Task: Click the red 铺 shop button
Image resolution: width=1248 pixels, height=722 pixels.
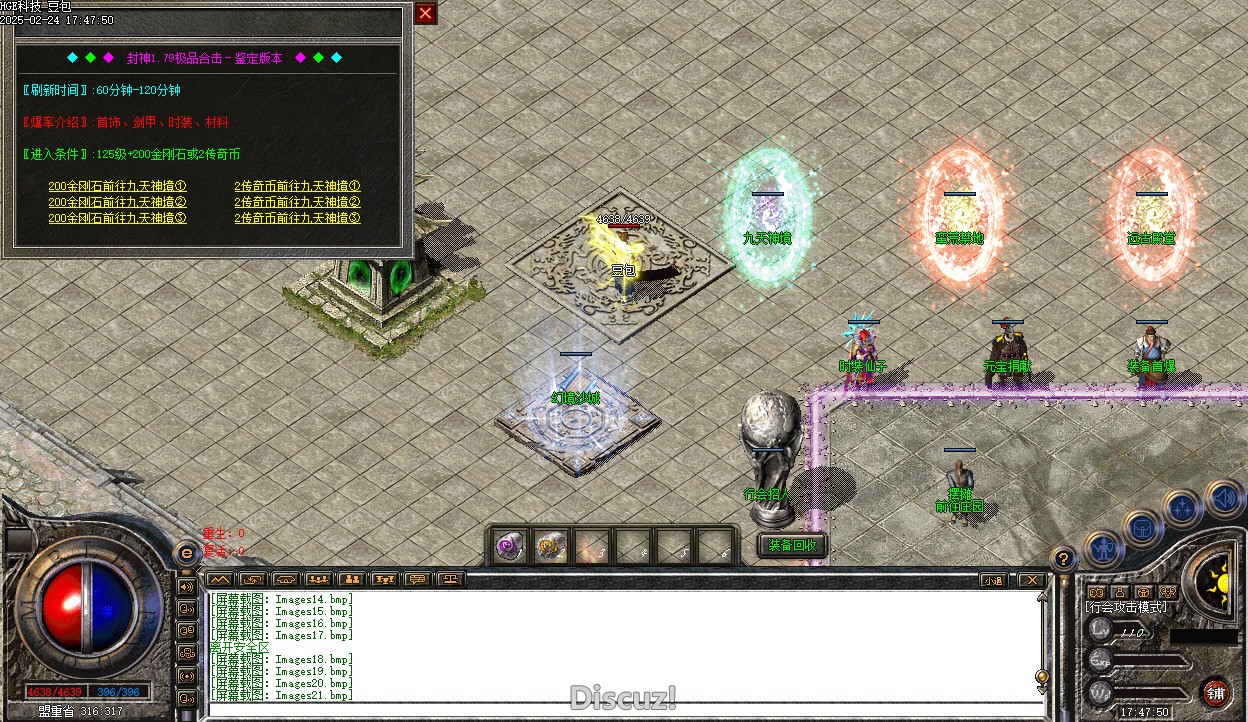Action: pos(1216,693)
